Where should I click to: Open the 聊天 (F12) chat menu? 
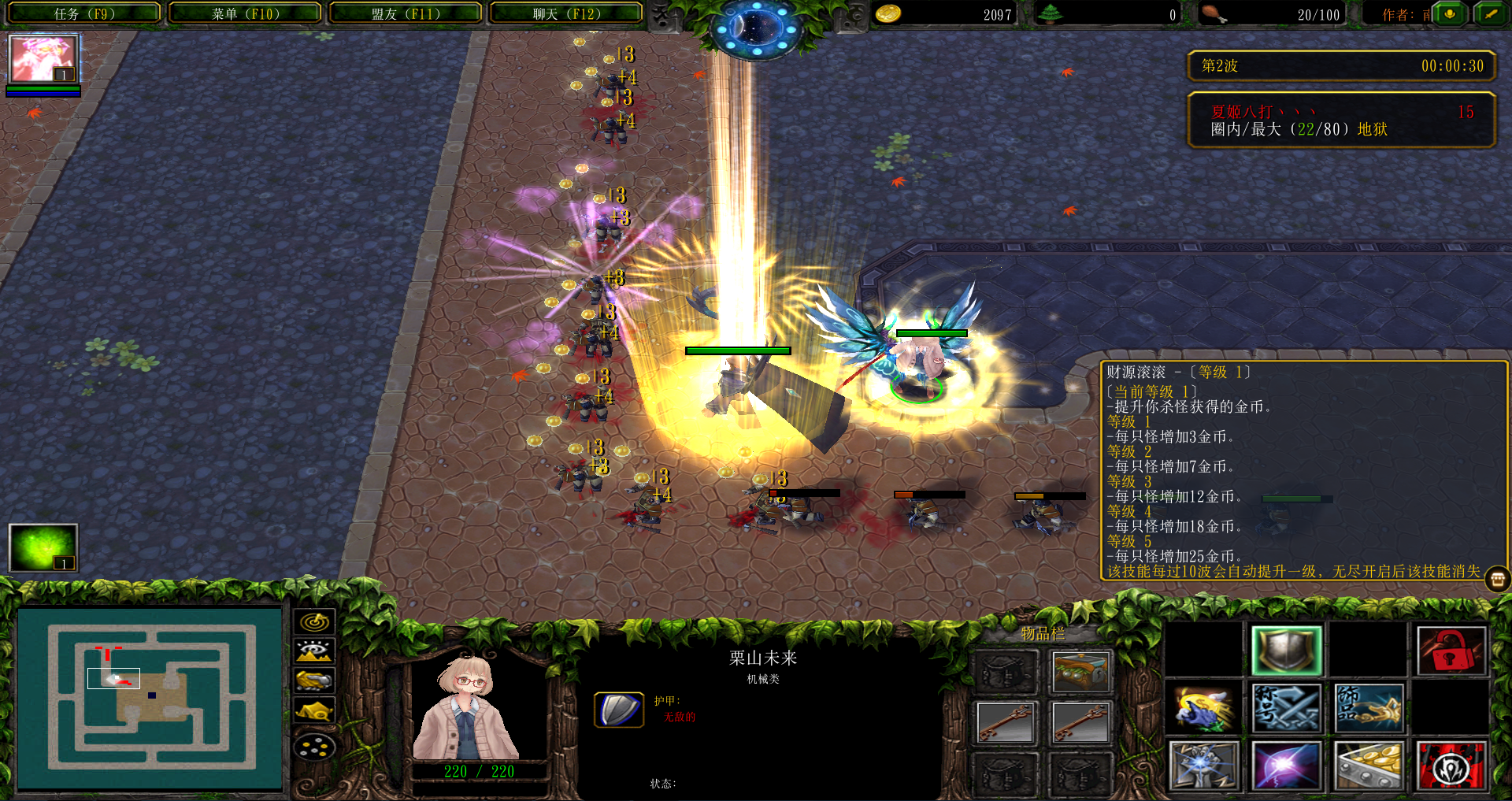pyautogui.click(x=566, y=13)
